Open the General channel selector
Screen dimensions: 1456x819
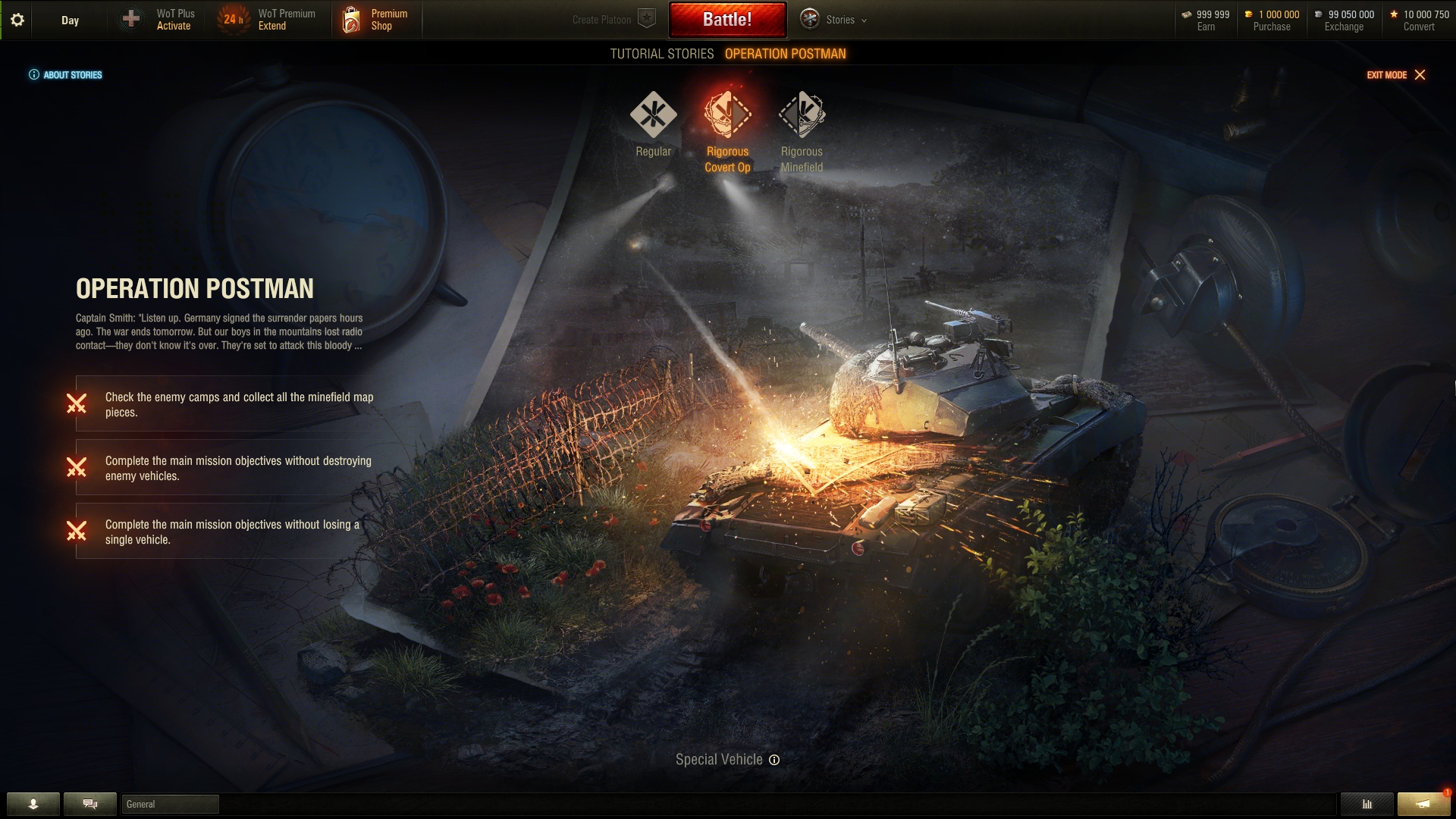pos(171,804)
